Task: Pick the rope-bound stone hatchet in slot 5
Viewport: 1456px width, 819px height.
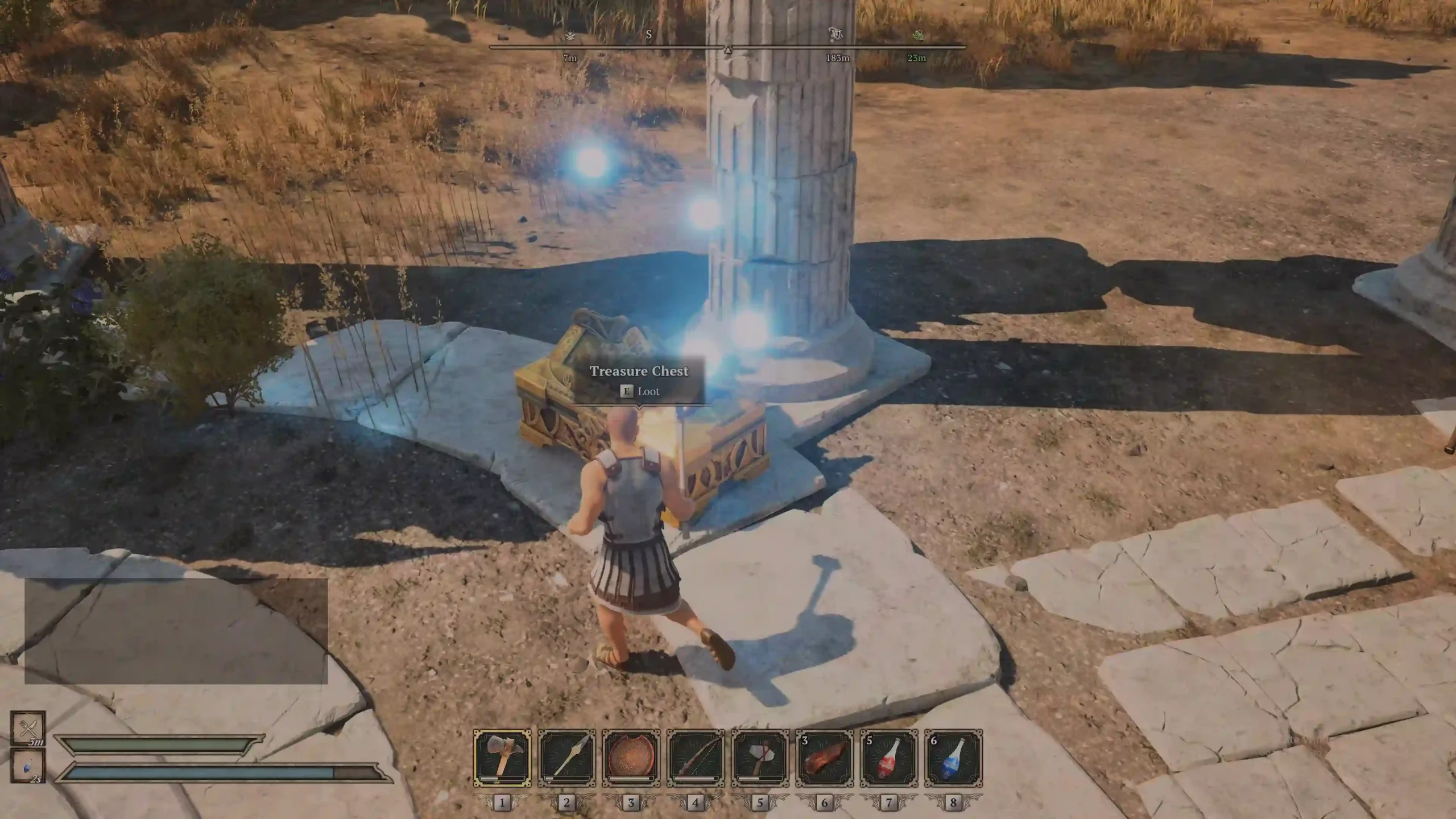Action: (760, 759)
